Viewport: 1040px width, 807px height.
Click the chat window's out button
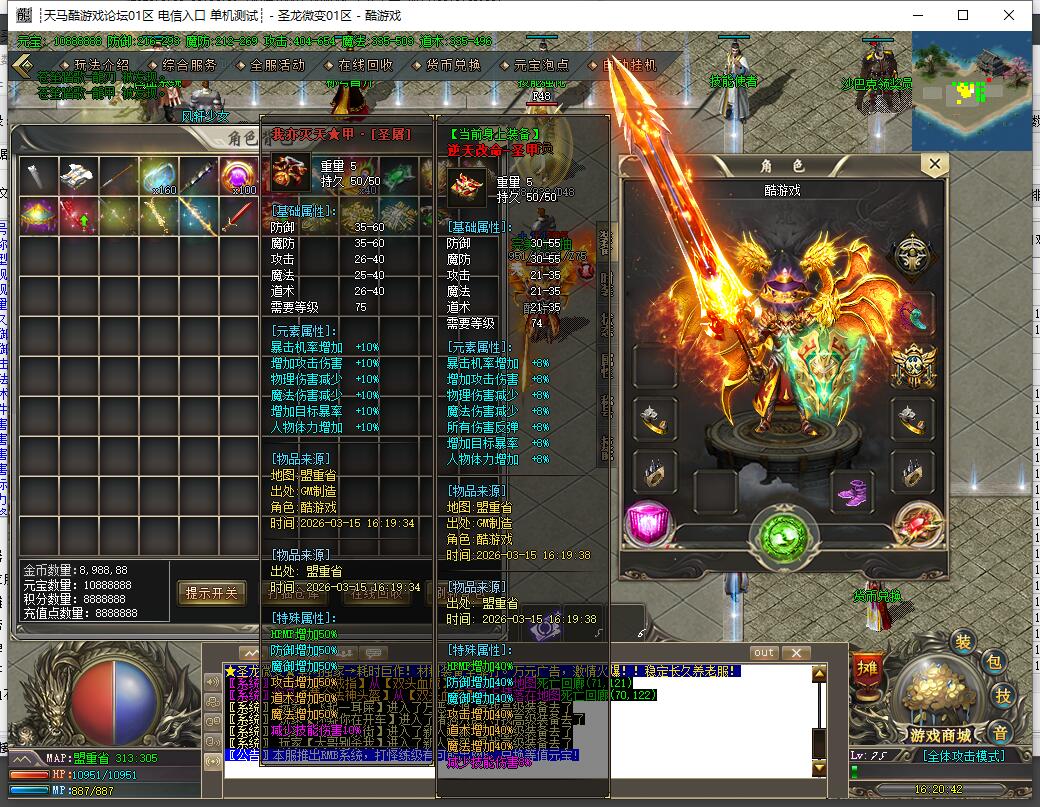coord(764,653)
